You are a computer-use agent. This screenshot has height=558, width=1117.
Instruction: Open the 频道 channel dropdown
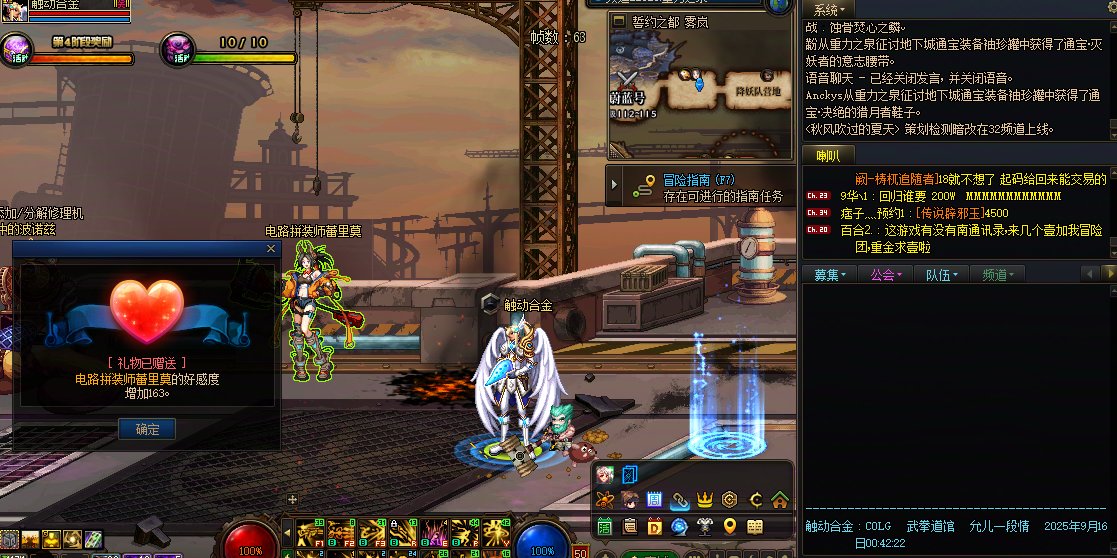tap(999, 274)
